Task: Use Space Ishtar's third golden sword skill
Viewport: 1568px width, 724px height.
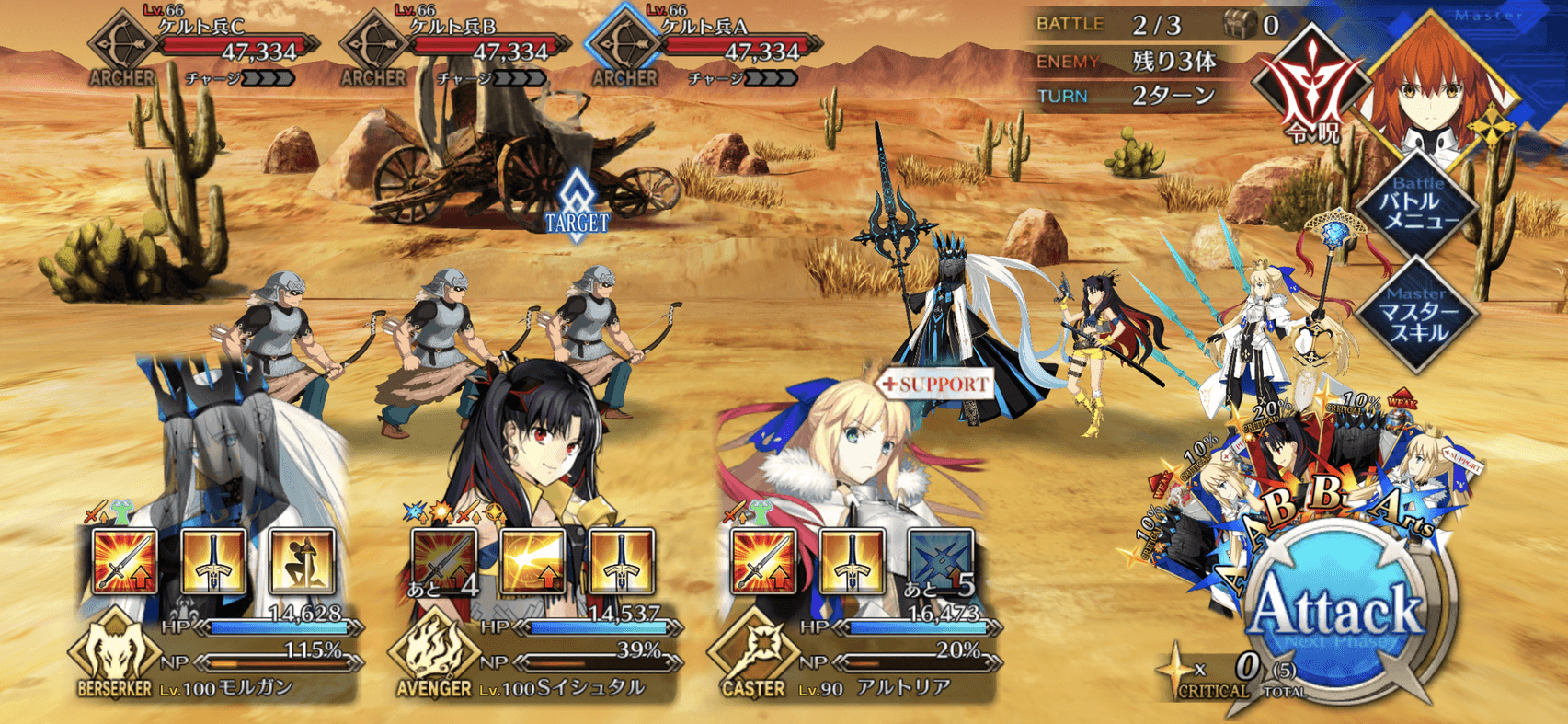Action: [x=622, y=560]
